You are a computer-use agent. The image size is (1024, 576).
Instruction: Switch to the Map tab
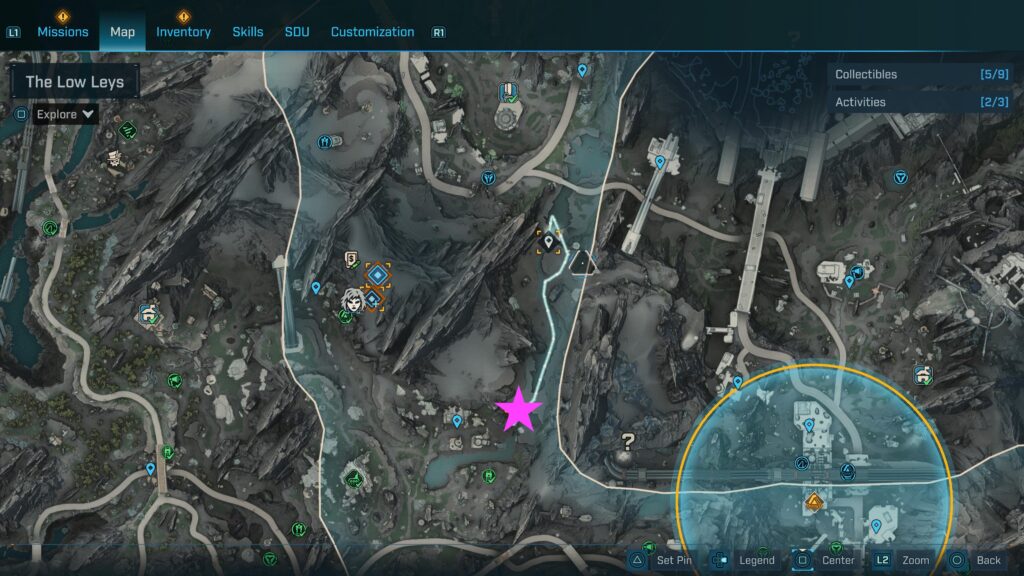point(122,32)
